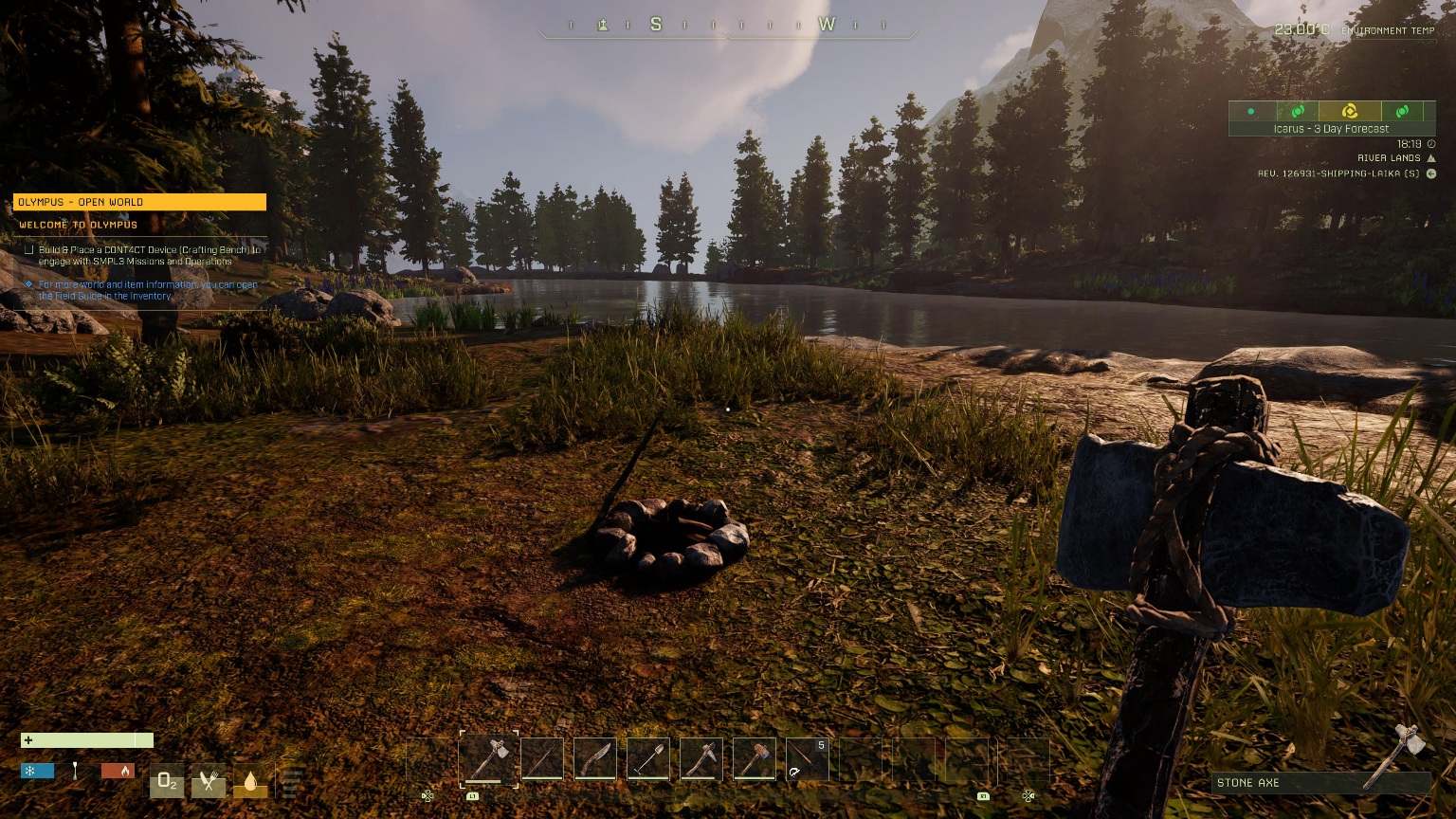Click the teal clear-weather forecast dot

point(1251,112)
